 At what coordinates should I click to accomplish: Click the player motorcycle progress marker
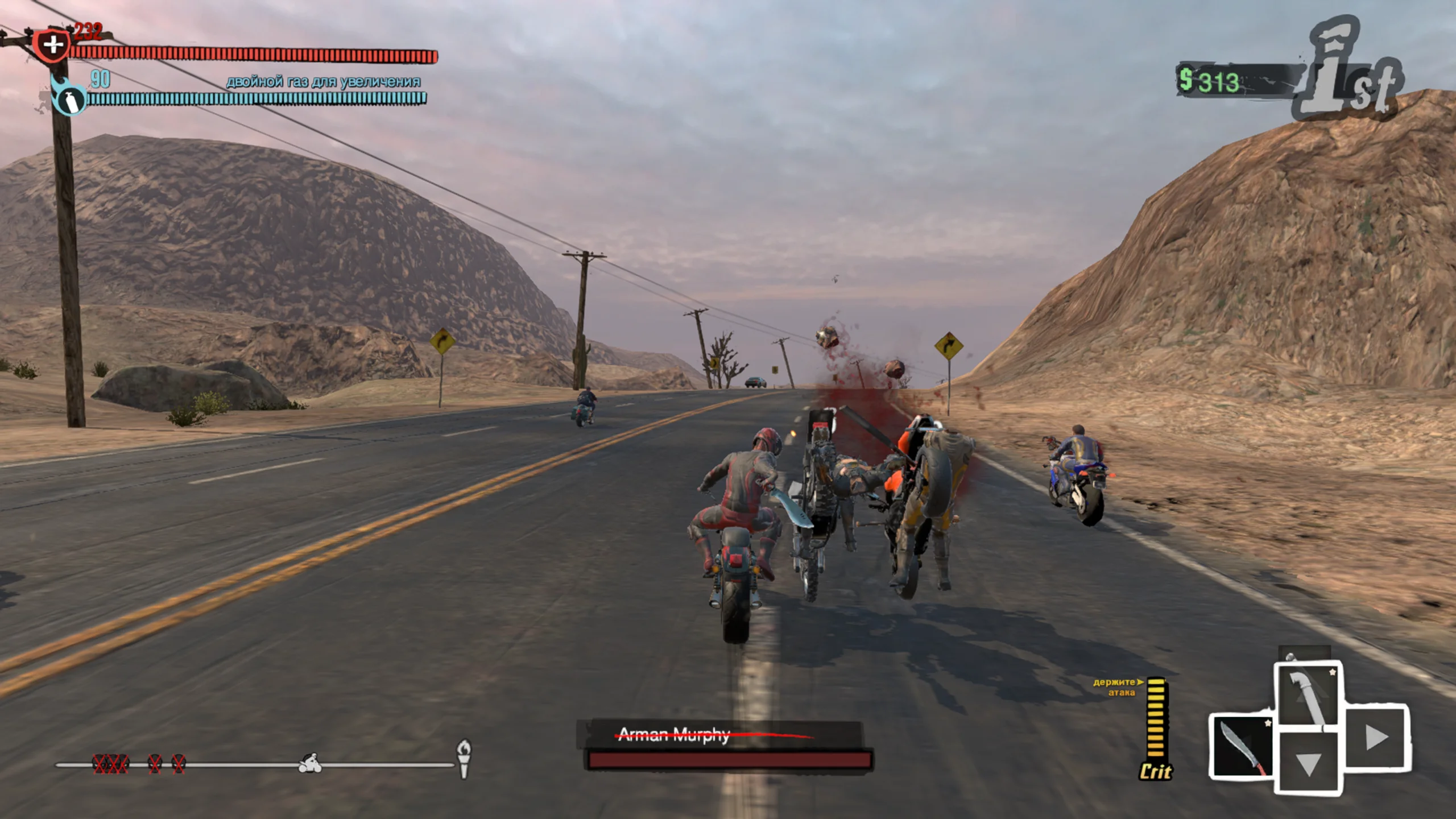point(311,763)
